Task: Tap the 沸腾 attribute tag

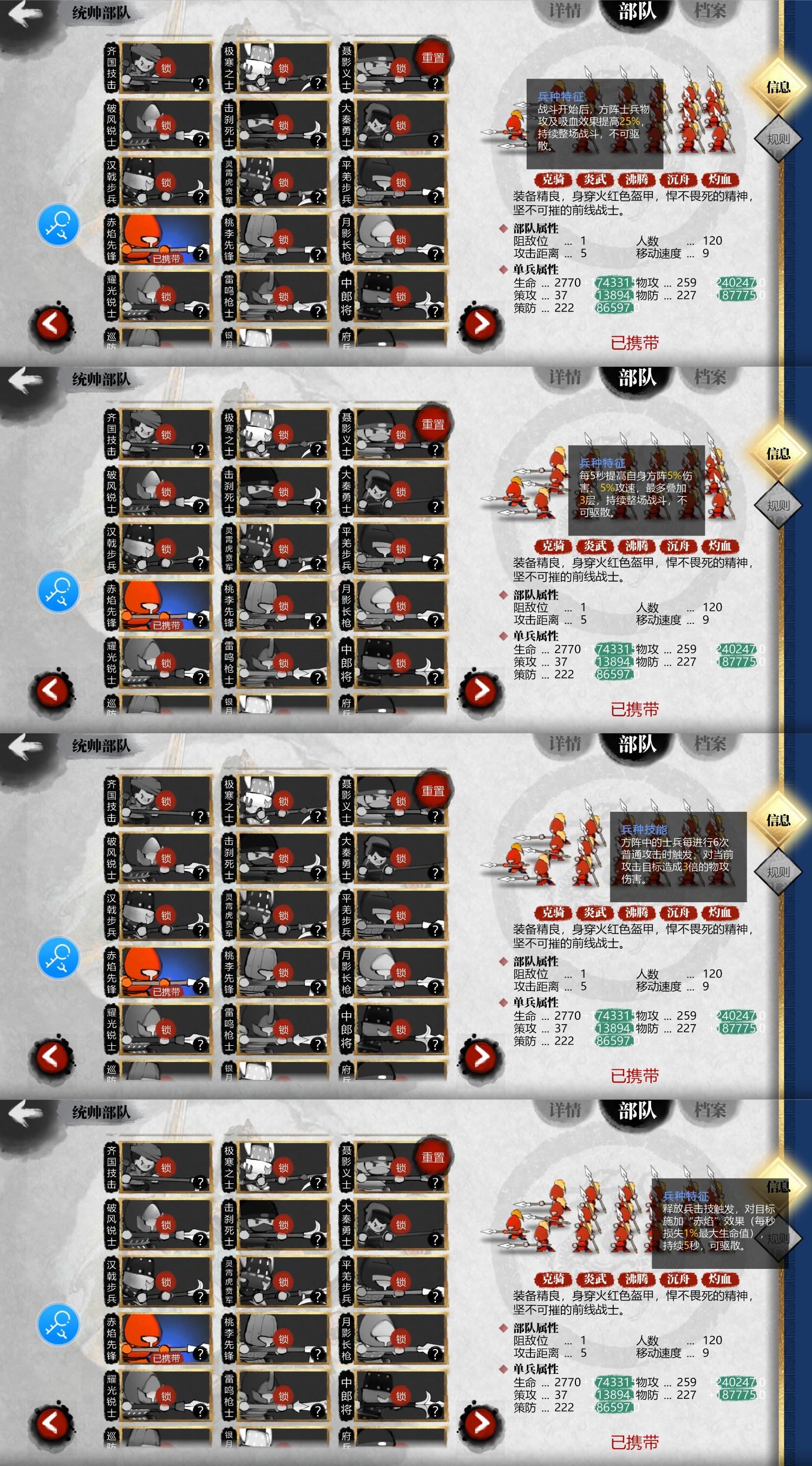Action: (636, 180)
